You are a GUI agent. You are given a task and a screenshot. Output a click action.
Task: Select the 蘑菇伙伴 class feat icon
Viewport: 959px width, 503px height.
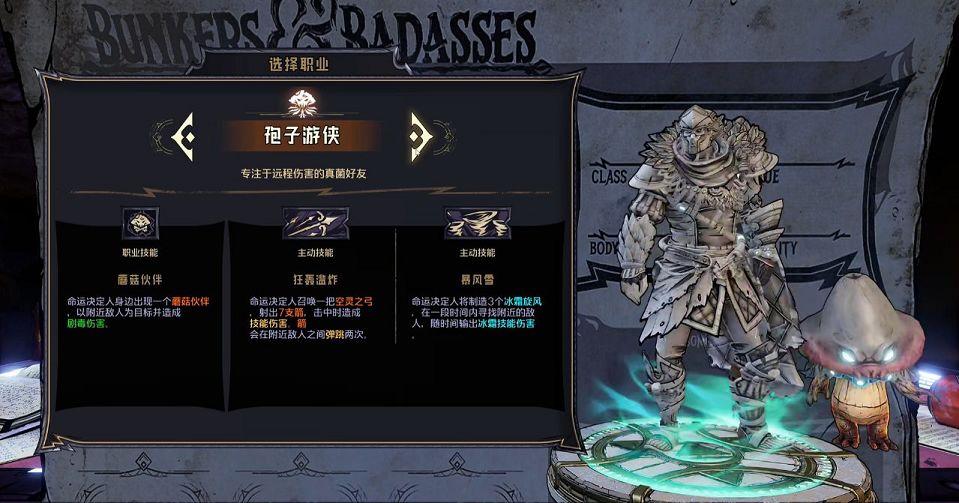point(139,222)
